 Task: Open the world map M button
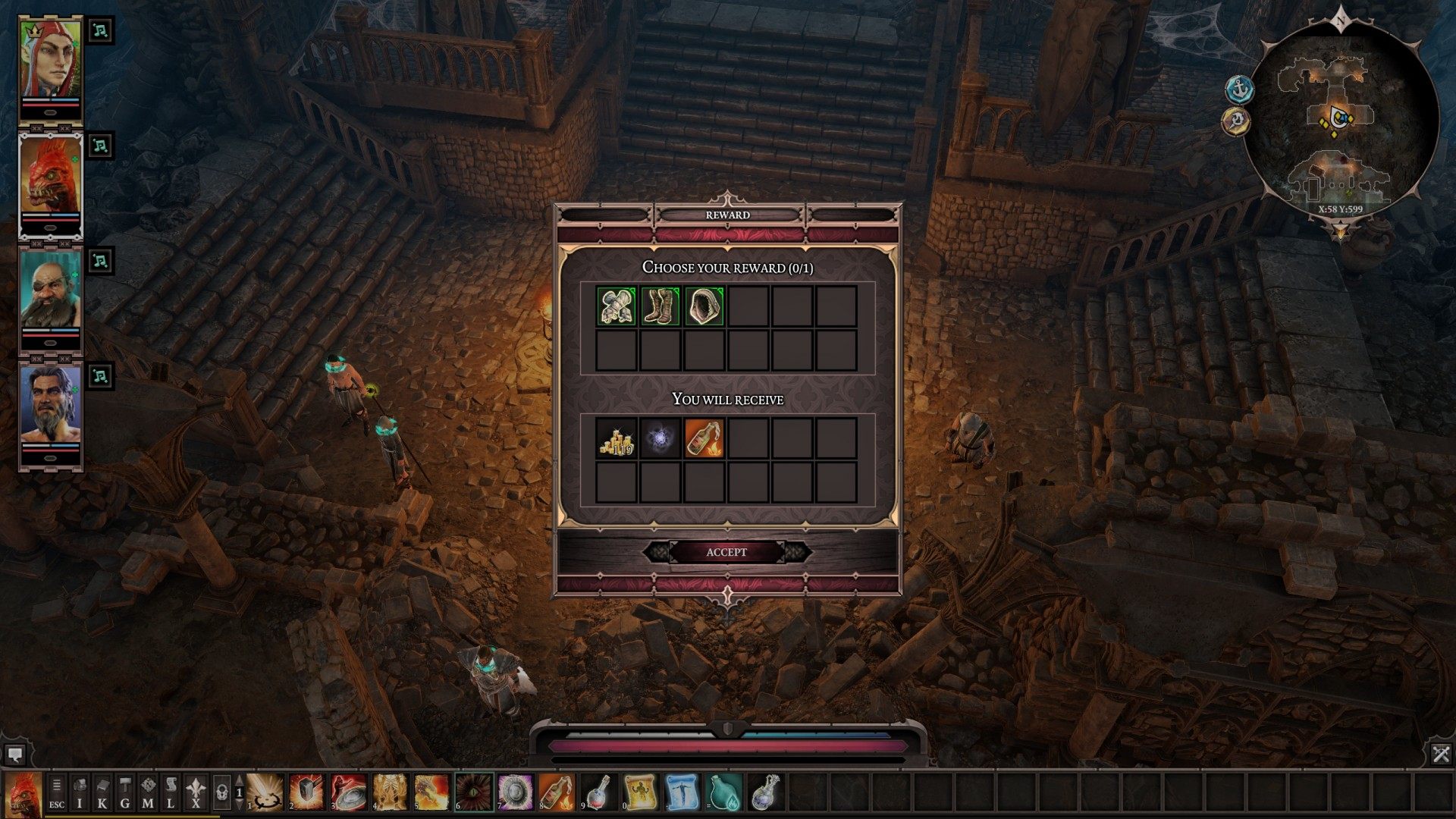click(x=148, y=794)
